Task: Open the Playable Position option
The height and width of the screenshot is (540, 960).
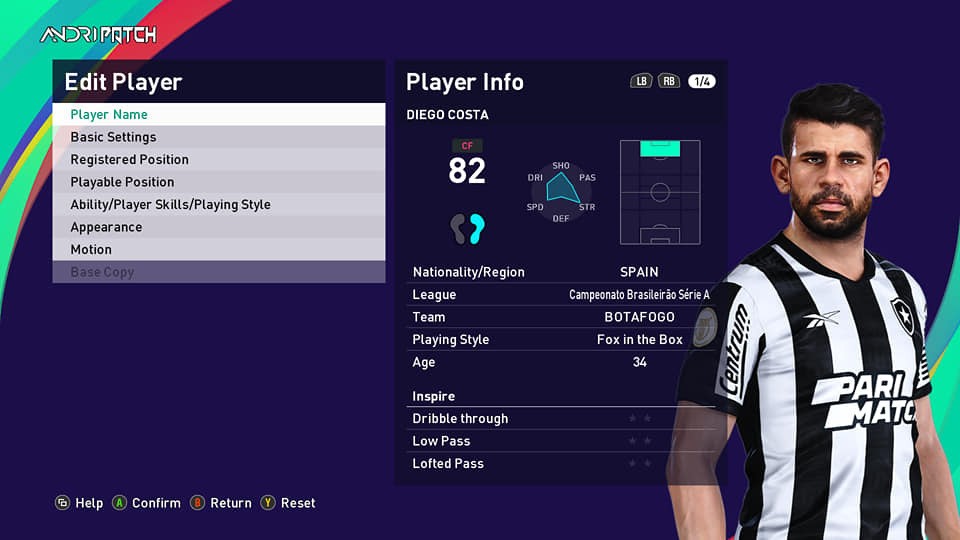Action: coord(218,182)
